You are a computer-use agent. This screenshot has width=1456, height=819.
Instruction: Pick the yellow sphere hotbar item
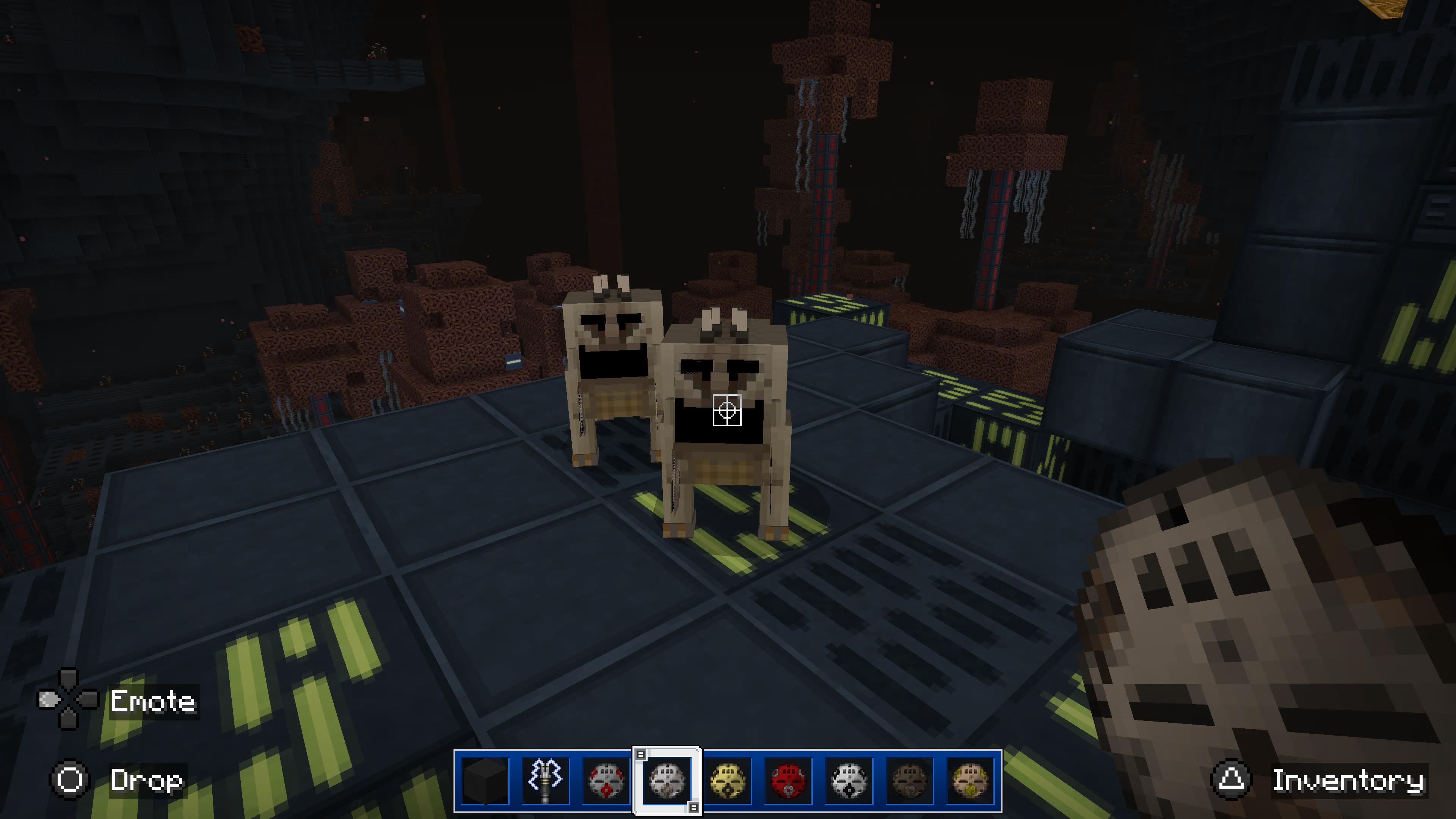tap(728, 781)
